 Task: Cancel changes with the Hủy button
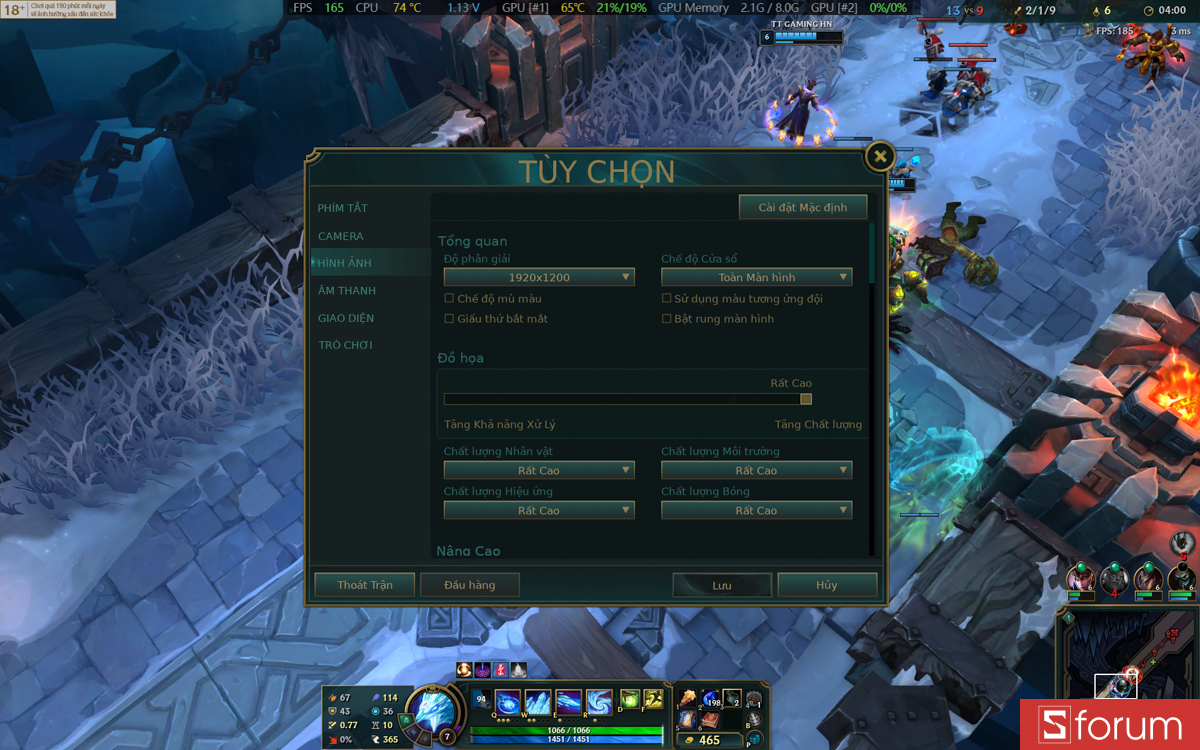[827, 585]
